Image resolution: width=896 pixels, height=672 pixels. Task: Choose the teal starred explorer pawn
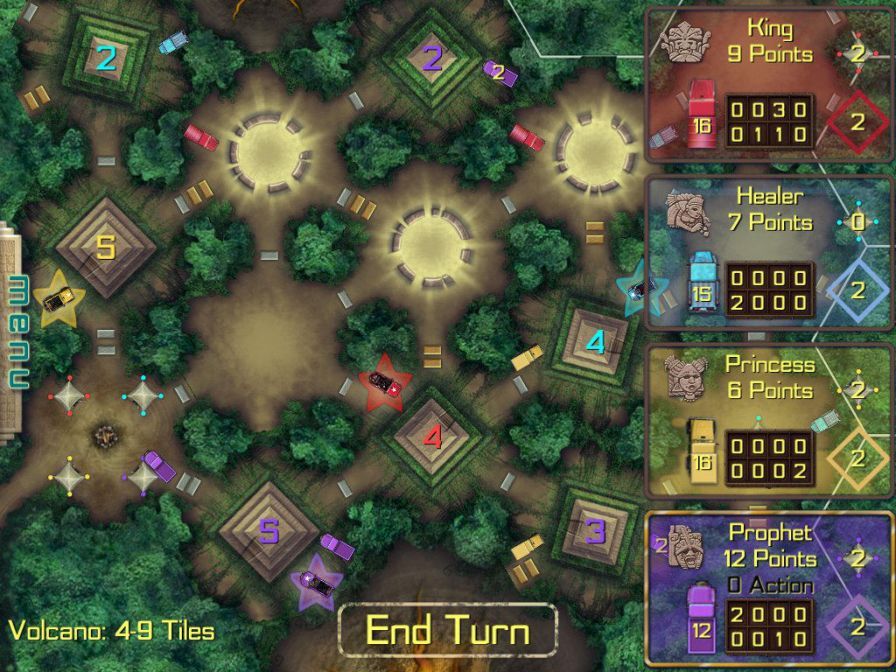click(x=637, y=289)
